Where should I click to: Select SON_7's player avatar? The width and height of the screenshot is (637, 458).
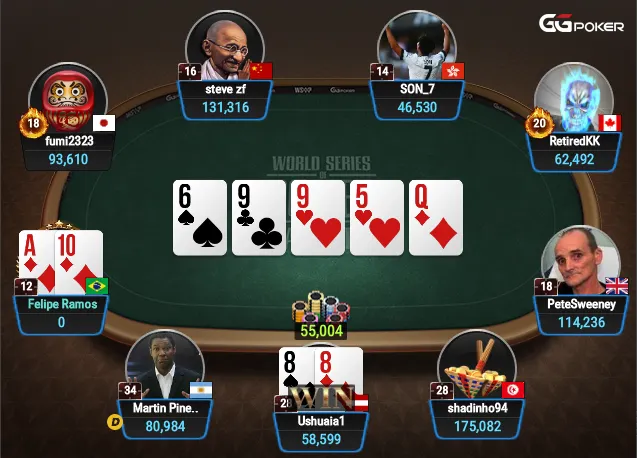416,48
